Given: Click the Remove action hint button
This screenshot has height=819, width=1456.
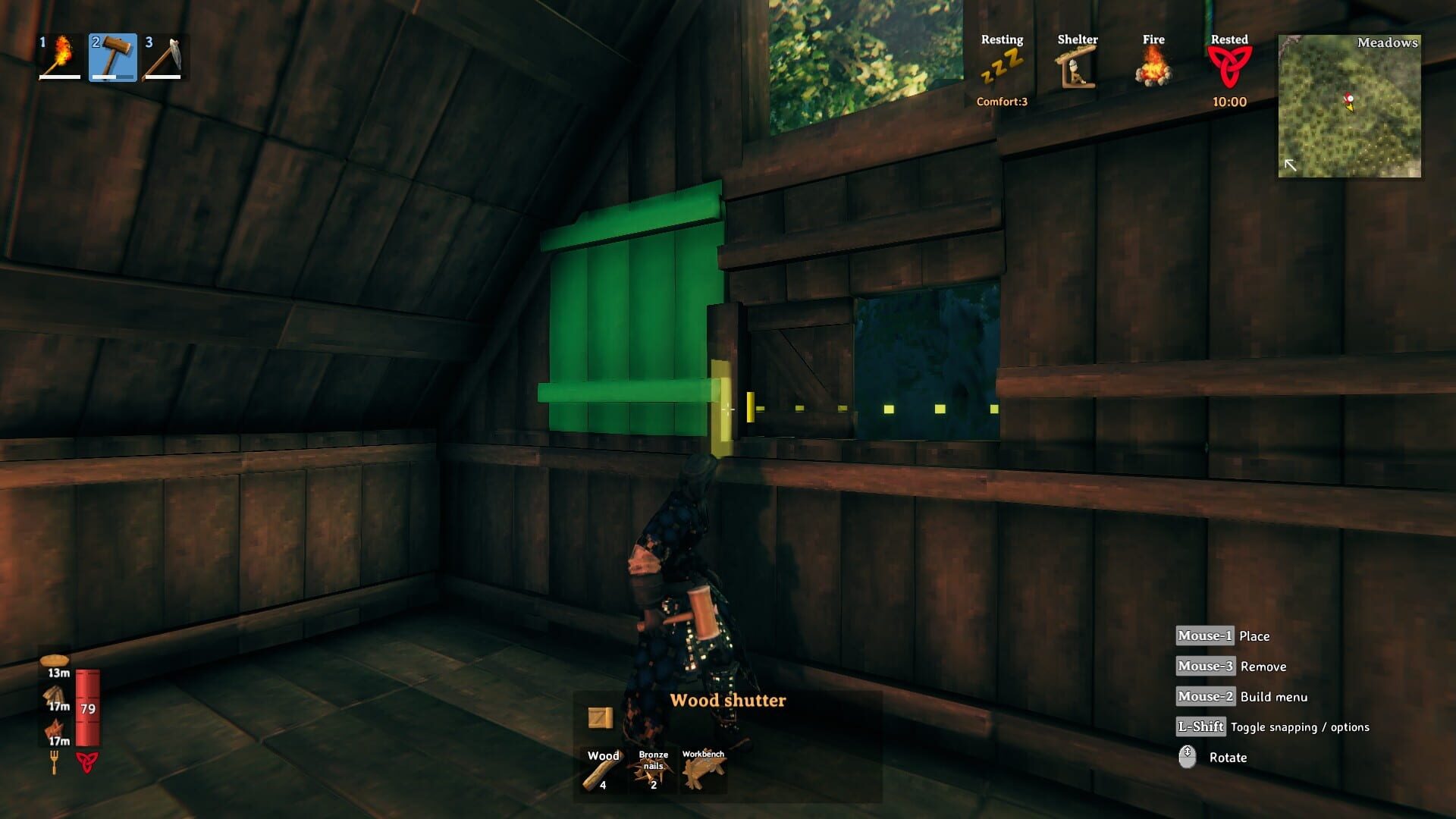Looking at the screenshot, I should click(x=1207, y=667).
